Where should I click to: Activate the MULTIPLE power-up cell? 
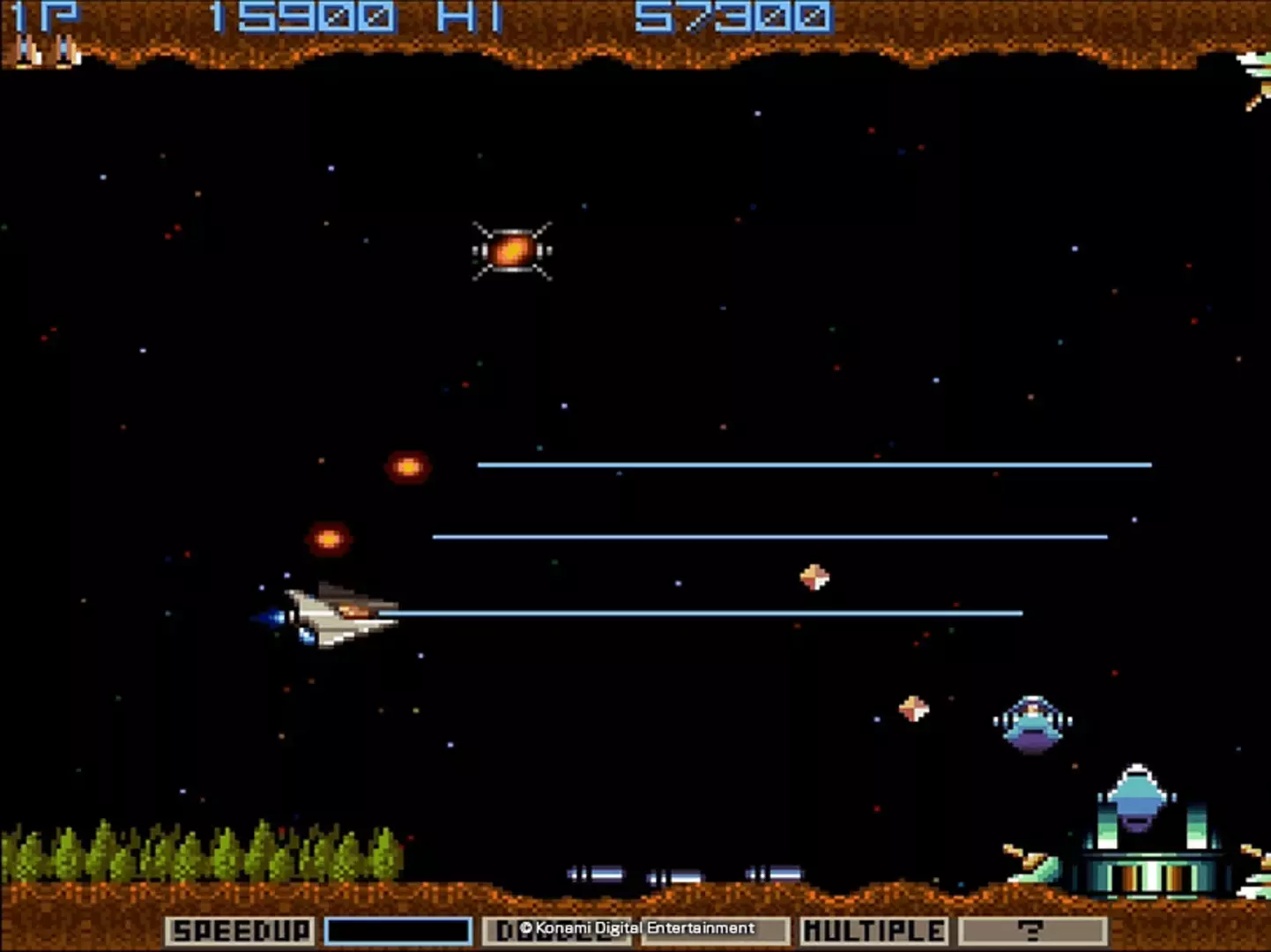point(873,931)
